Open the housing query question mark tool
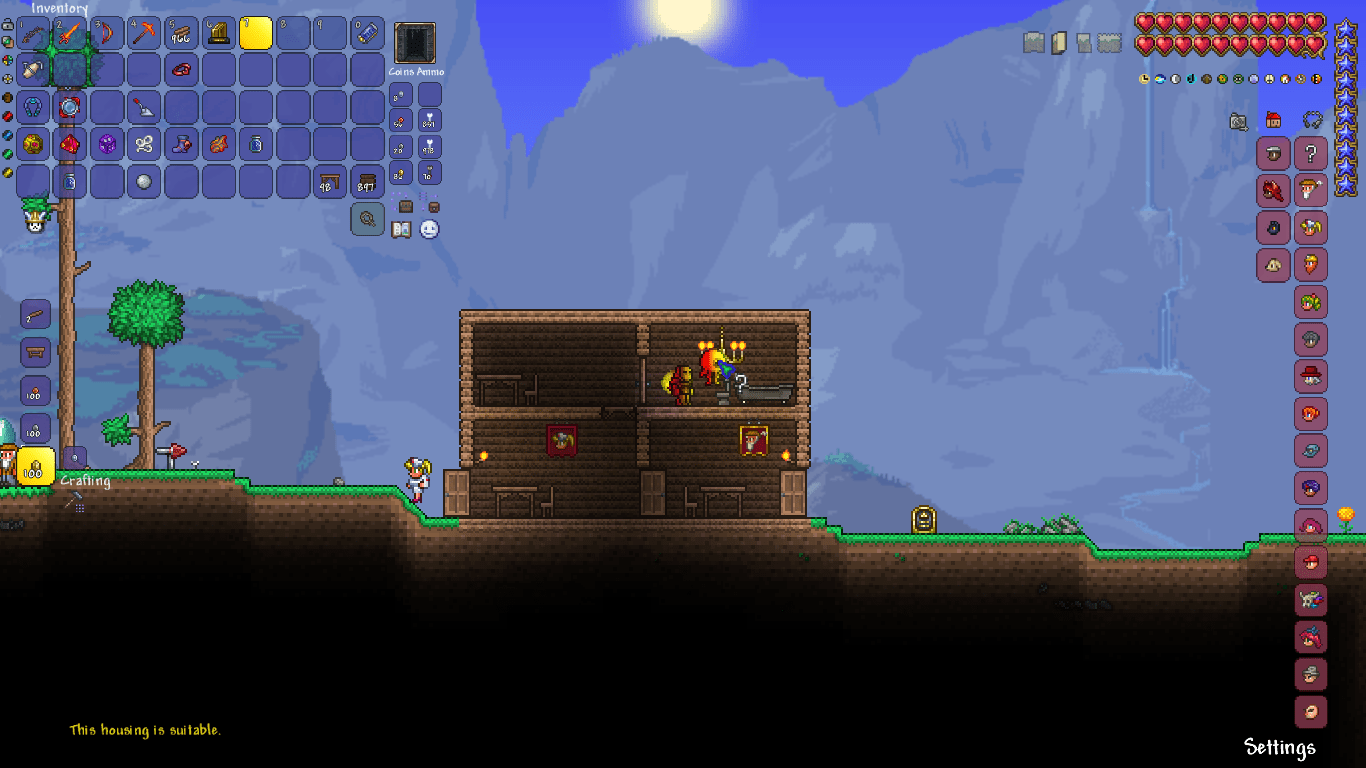Viewport: 1366px width, 768px height. pos(1311,154)
